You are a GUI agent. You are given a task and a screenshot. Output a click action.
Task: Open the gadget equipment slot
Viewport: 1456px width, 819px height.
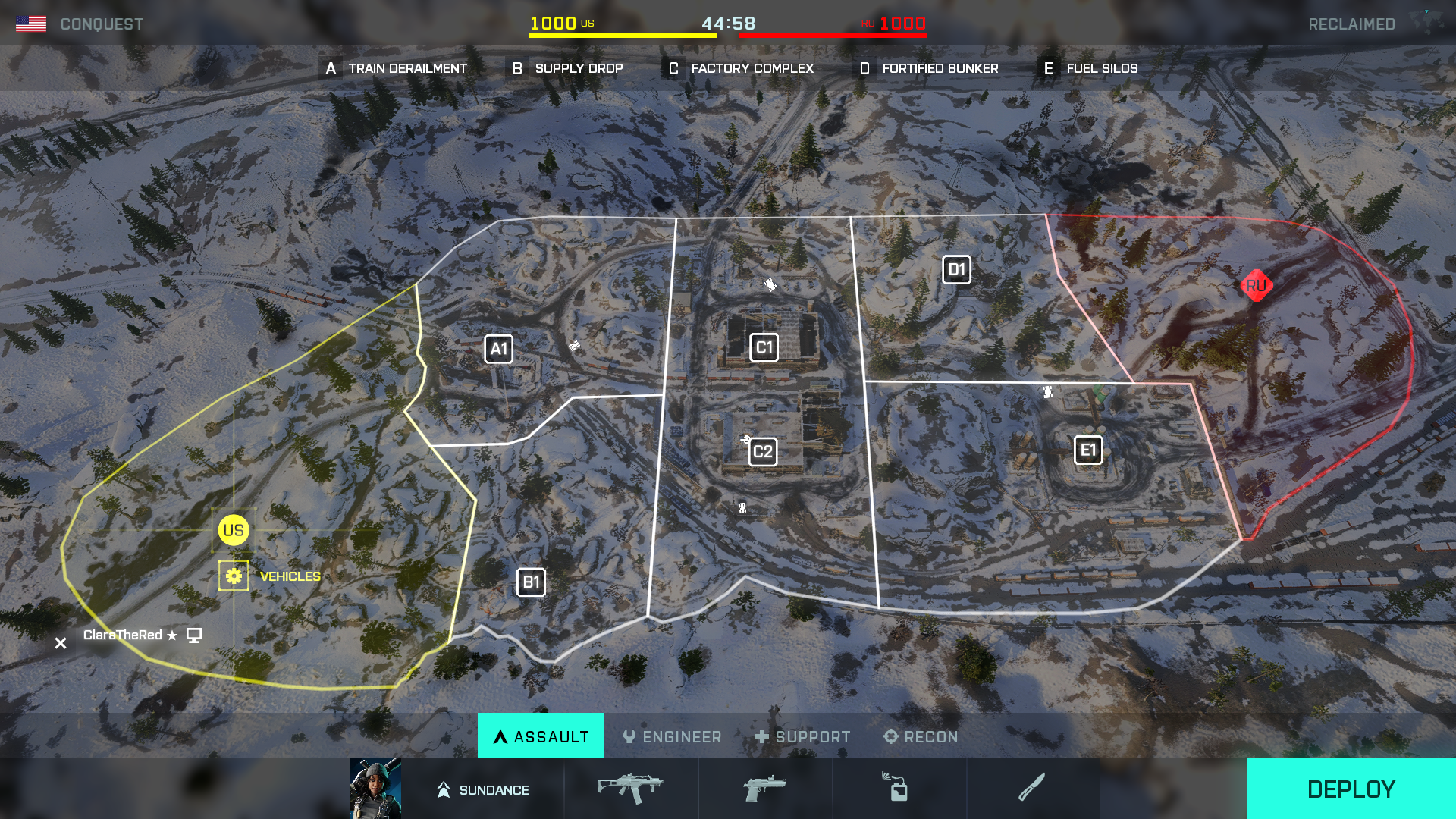(898, 789)
